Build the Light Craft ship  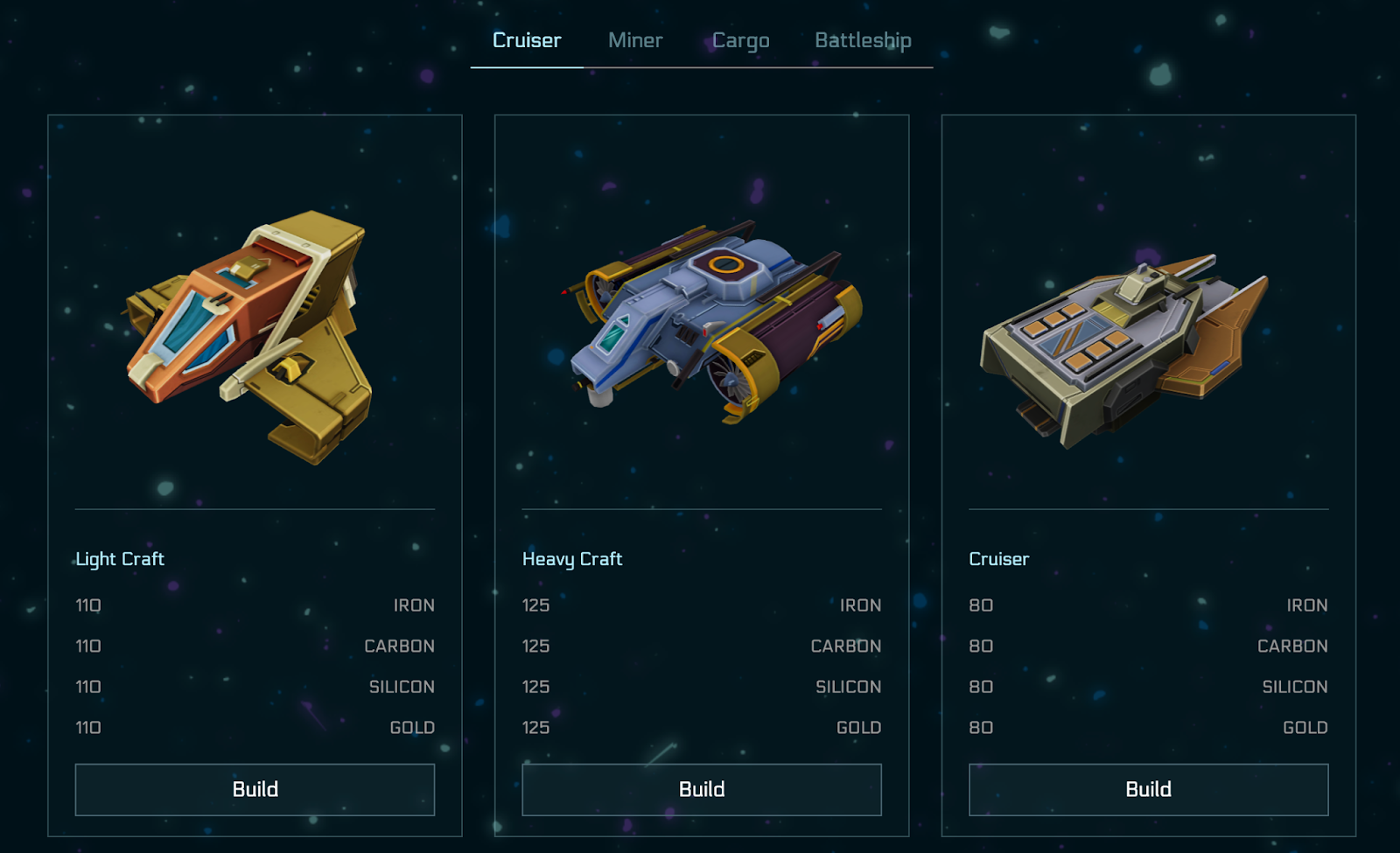tap(255, 789)
